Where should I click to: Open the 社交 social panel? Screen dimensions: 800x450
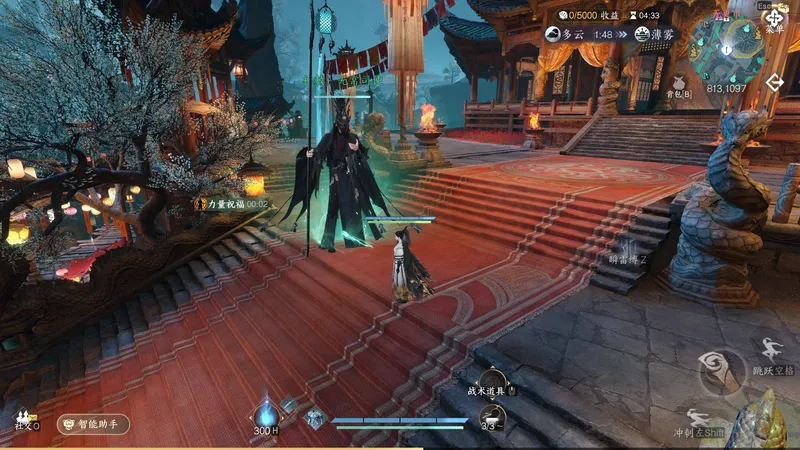pos(24,416)
